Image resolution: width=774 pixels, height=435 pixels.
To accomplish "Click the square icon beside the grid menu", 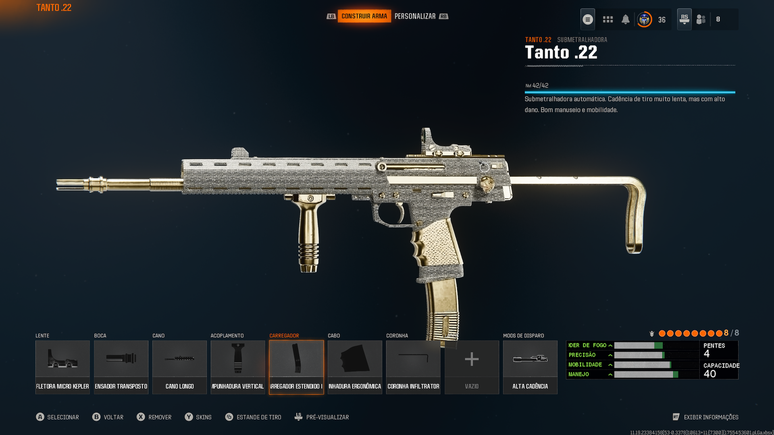I will pyautogui.click(x=588, y=19).
